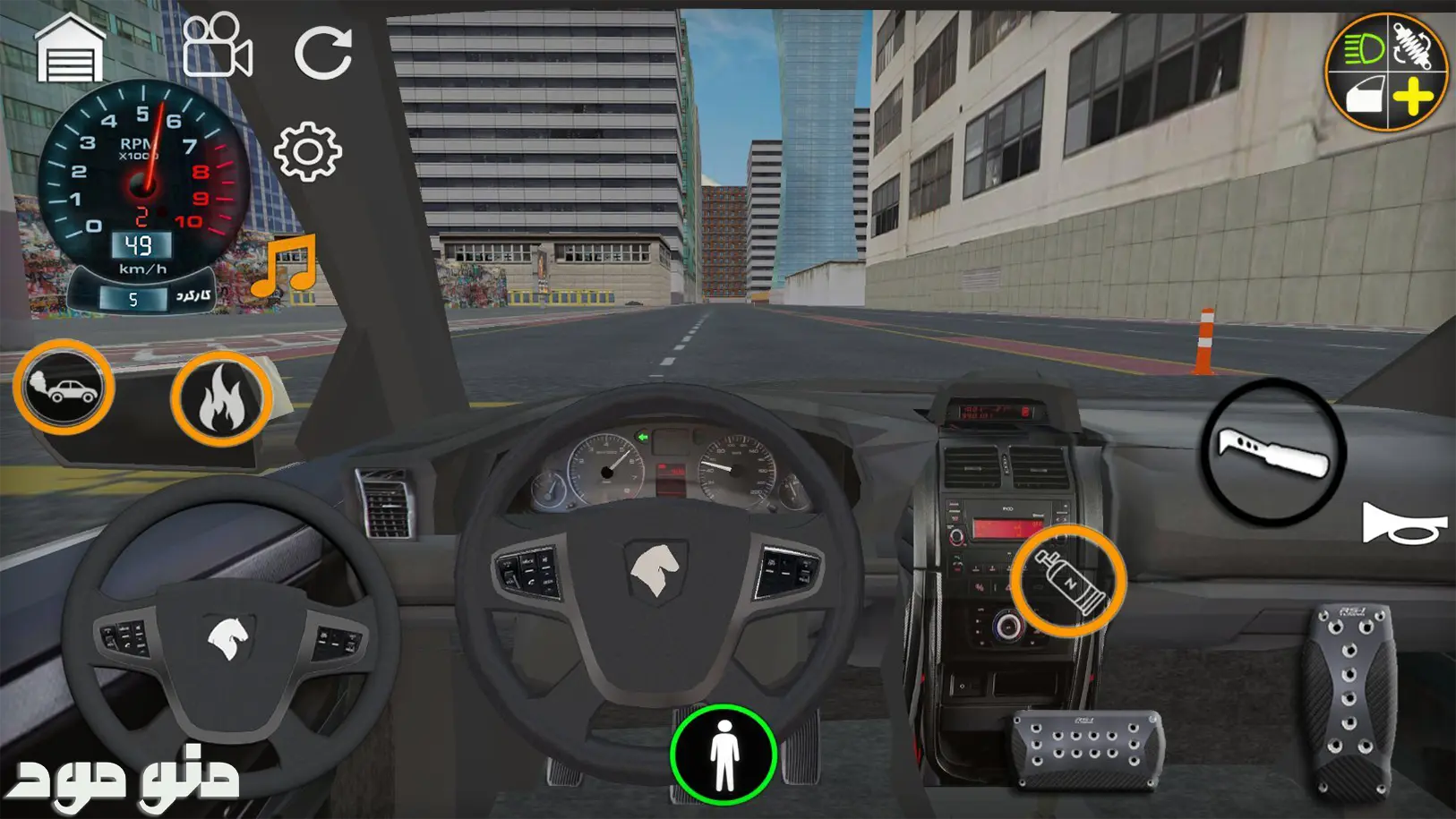This screenshot has width=1456, height=819.
Task: Open the garage via the garage icon
Action: click(x=70, y=51)
